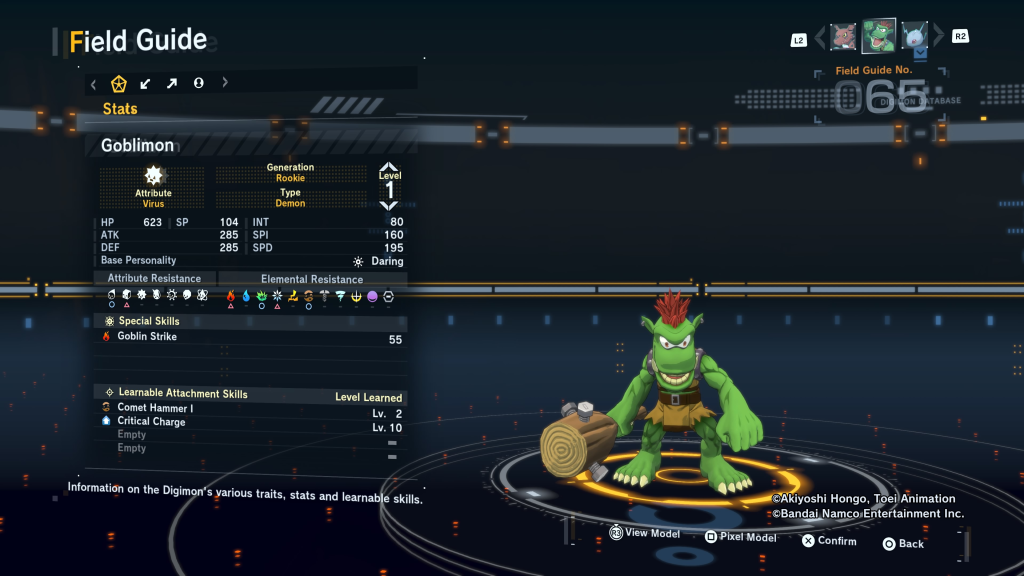The width and height of the screenshot is (1024, 576).
Task: Increase level with the up arrow
Action: coord(389,168)
